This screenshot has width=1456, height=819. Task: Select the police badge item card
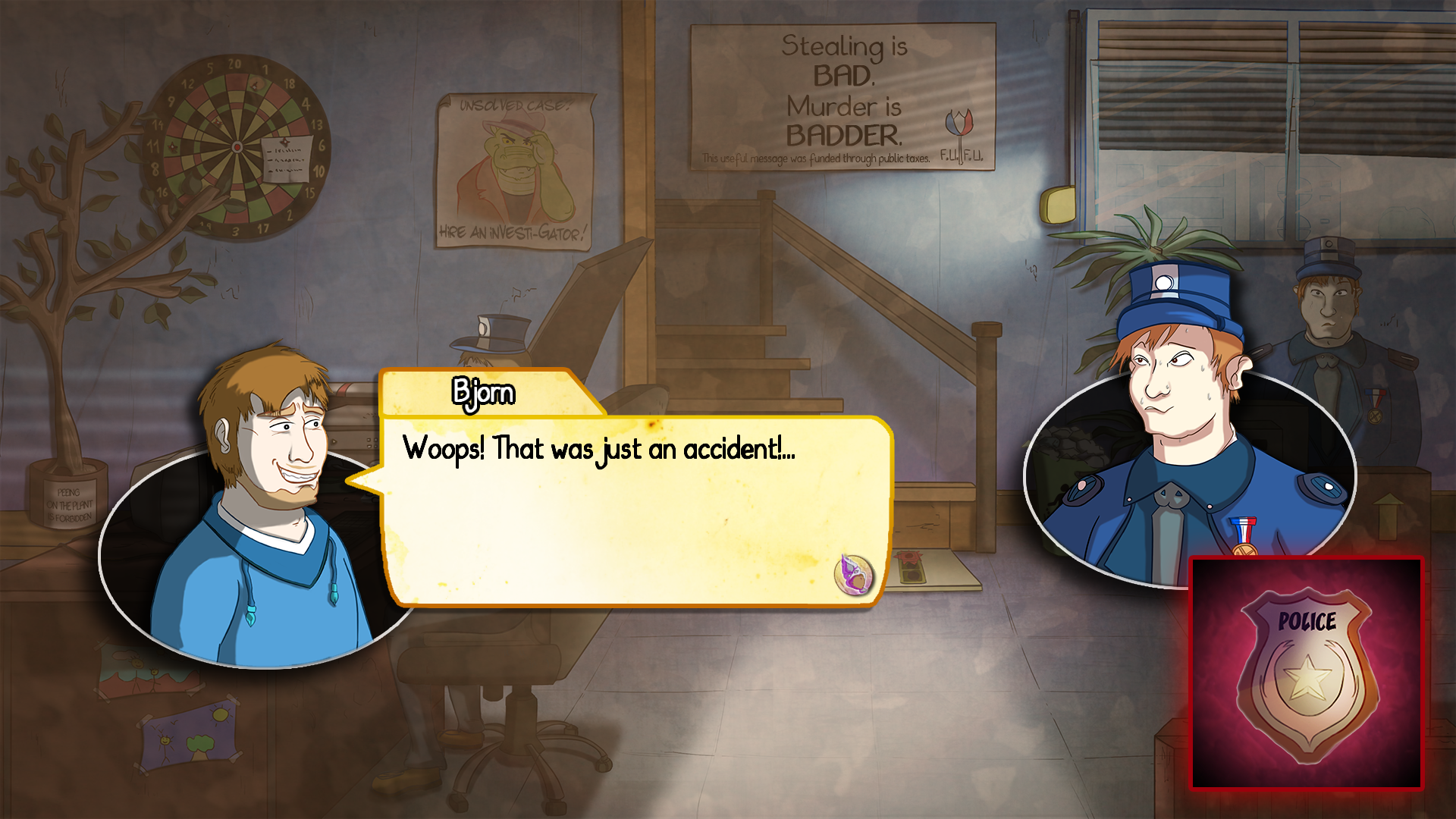point(1306,673)
